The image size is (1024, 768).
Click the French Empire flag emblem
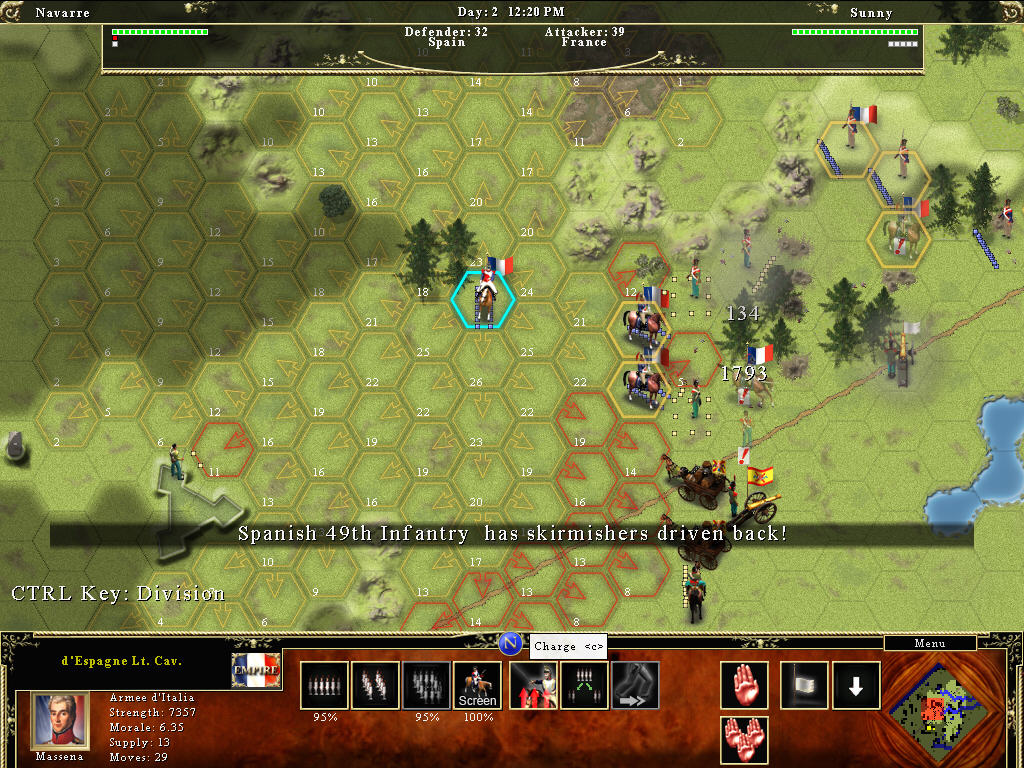(x=256, y=670)
